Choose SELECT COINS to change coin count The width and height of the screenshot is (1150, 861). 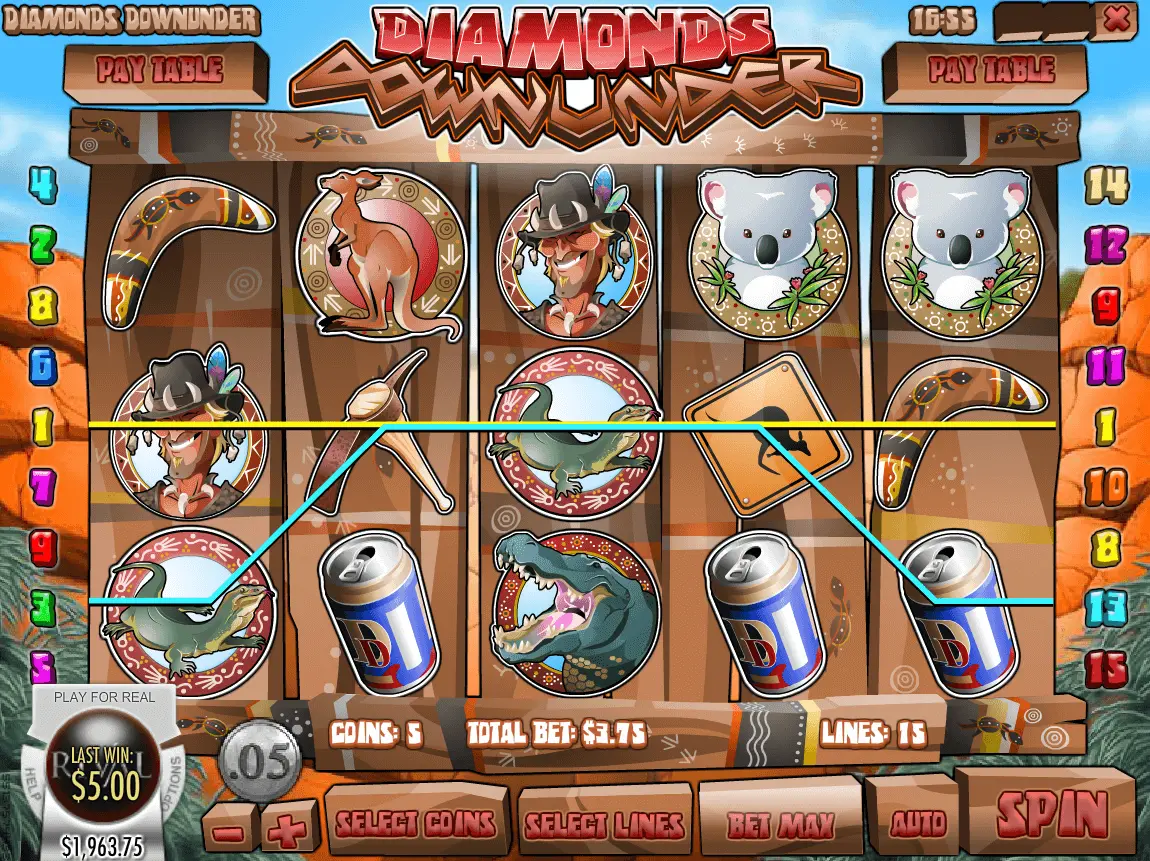(416, 823)
